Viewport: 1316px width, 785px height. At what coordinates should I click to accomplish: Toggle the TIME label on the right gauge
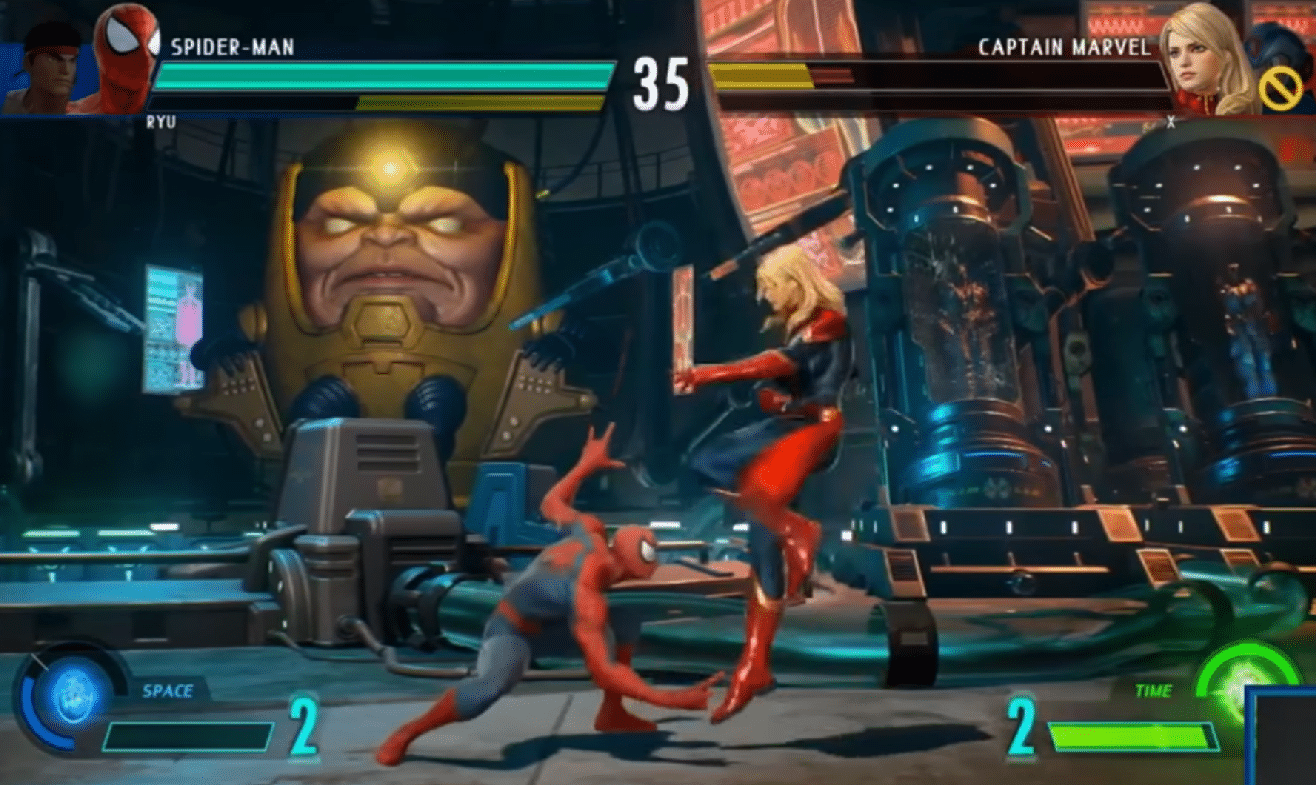(x=1152, y=690)
